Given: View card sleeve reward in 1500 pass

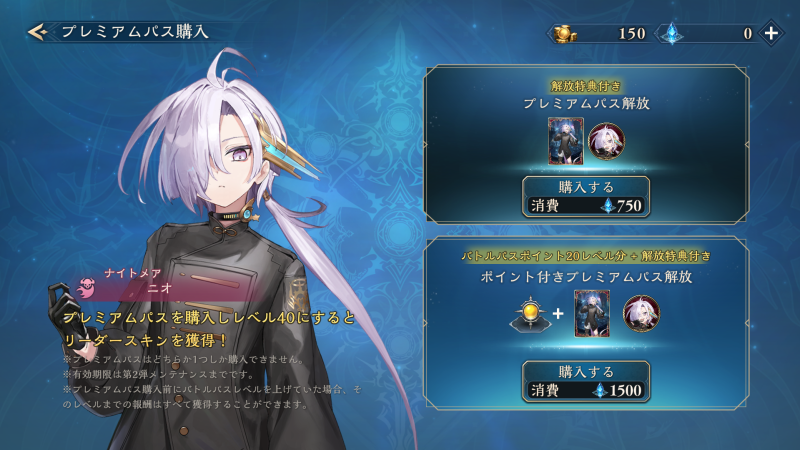Looking at the screenshot, I should (591, 313).
